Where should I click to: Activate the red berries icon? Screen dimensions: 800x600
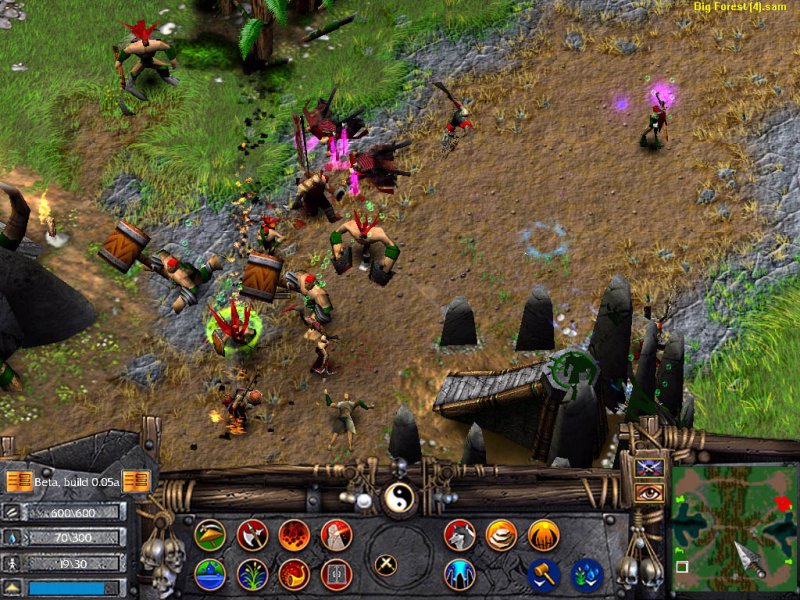[x=294, y=535]
